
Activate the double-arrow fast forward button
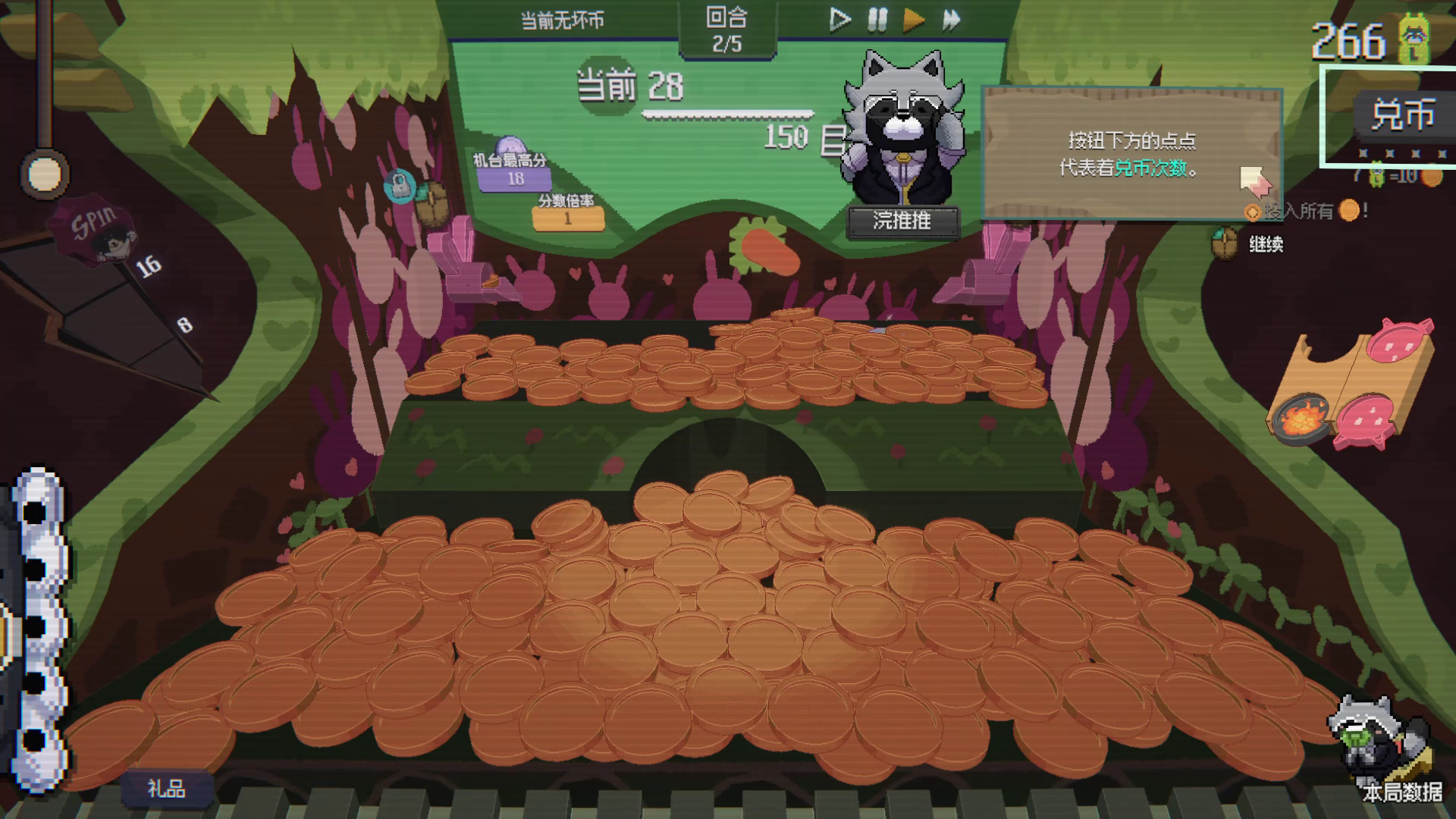point(951,20)
